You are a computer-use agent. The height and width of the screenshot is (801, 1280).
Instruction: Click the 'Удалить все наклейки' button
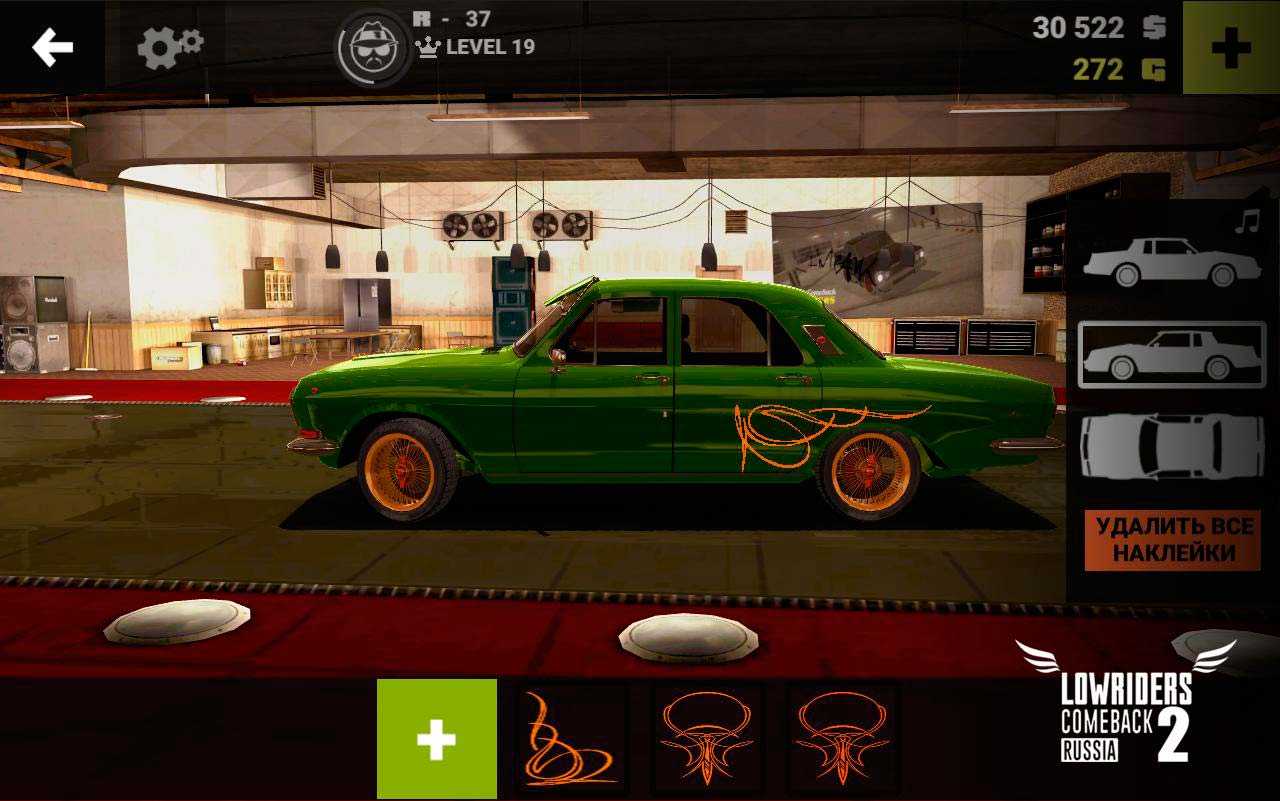[1172, 540]
